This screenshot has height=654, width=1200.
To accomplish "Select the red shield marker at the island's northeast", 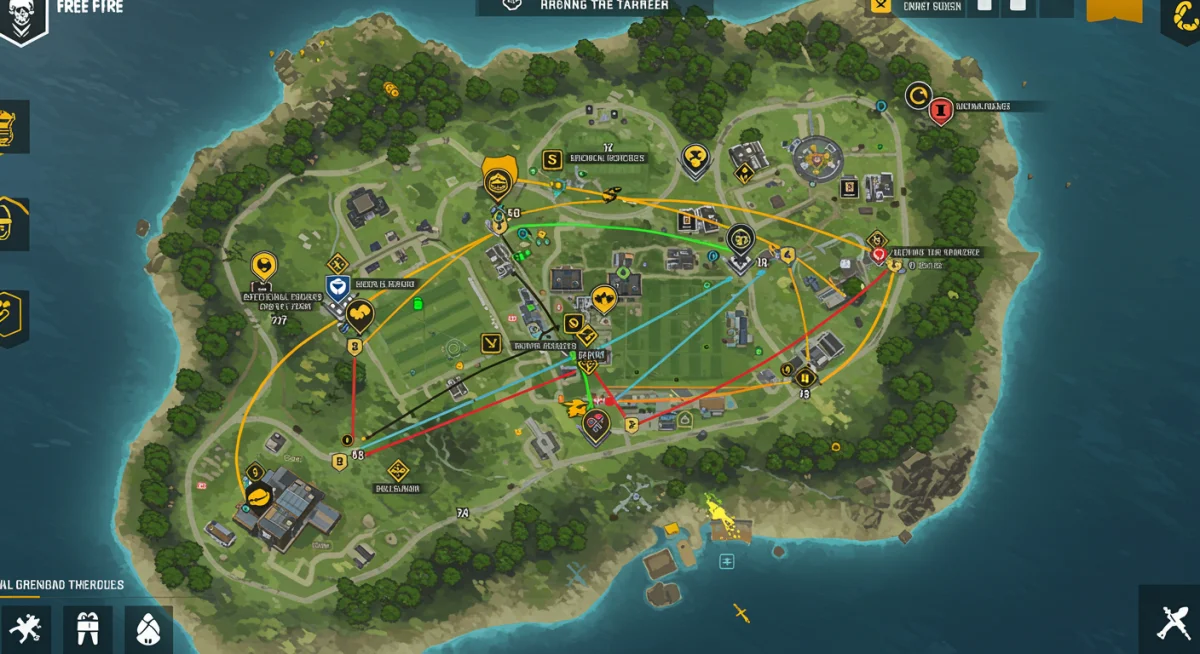I will pos(939,111).
